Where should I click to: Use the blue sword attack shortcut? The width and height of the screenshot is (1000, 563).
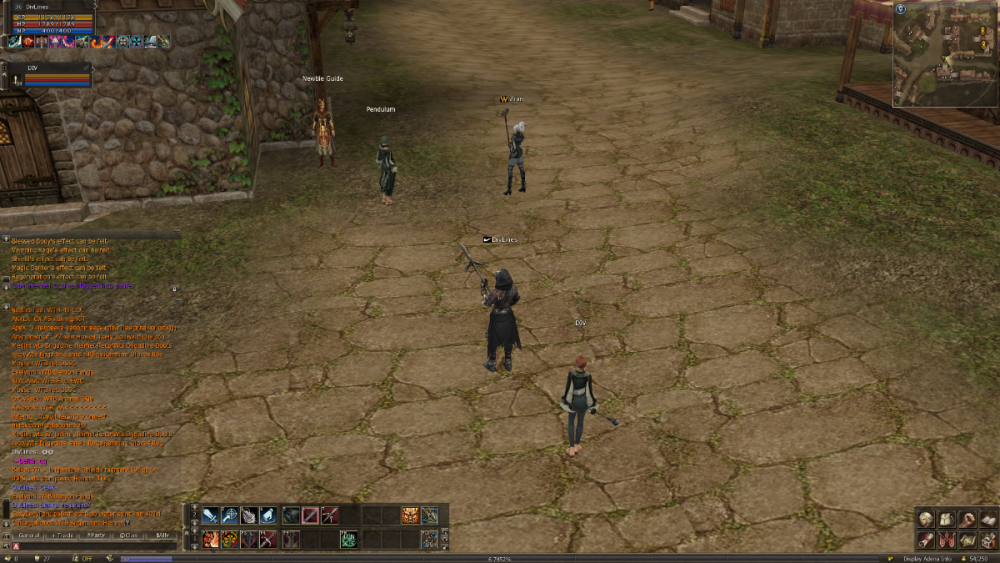coord(210,516)
